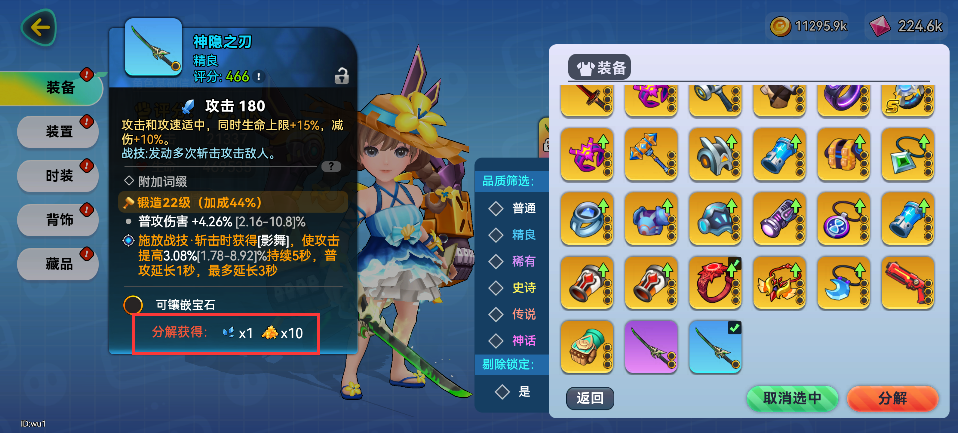Screen dimensions: 958x433
Task: Toggle the 是 exclude-locked option
Action: point(513,392)
